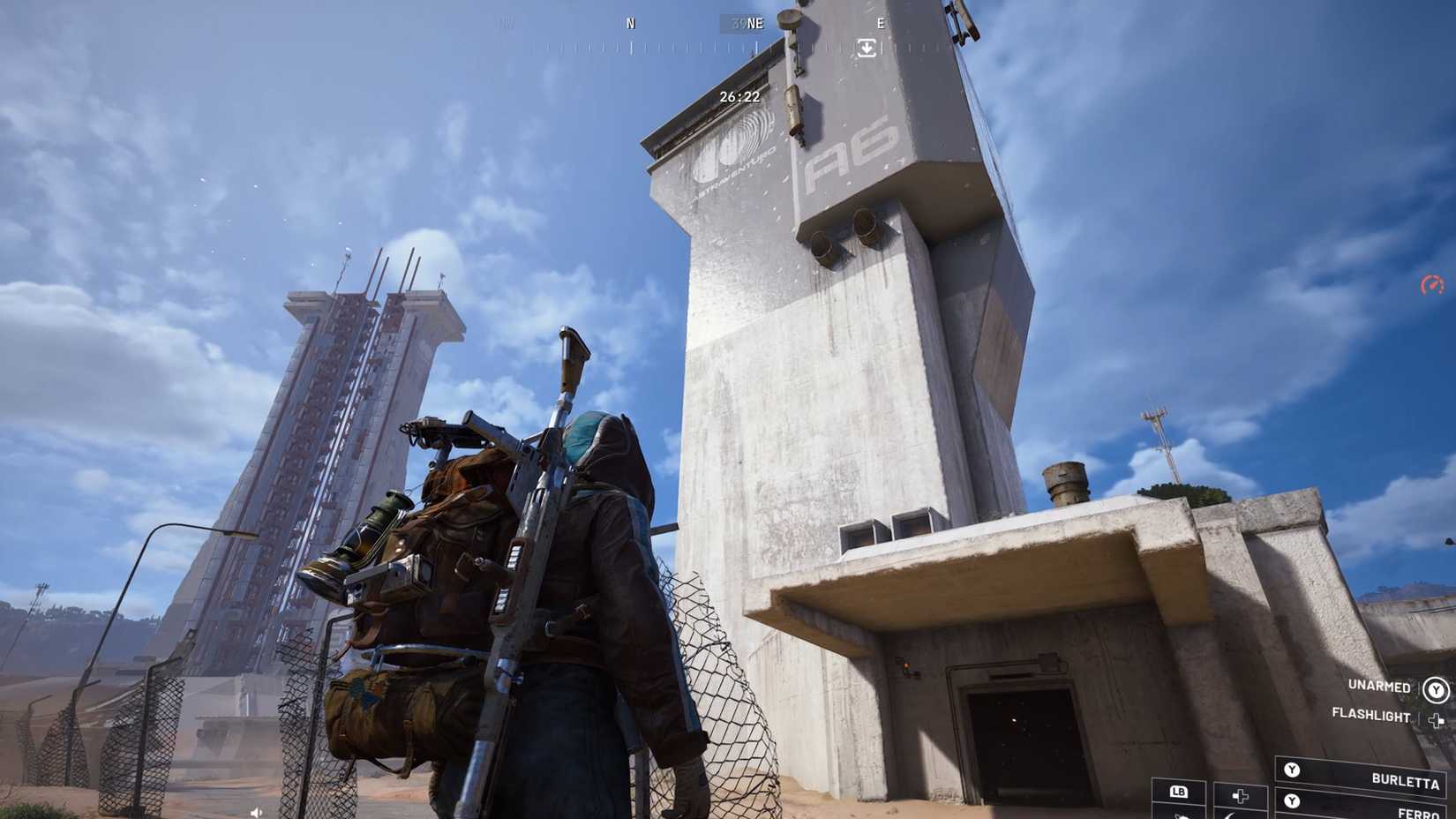This screenshot has width=1456, height=819.
Task: Select the FERRO entry in the weapon list
Action: click(1419, 813)
